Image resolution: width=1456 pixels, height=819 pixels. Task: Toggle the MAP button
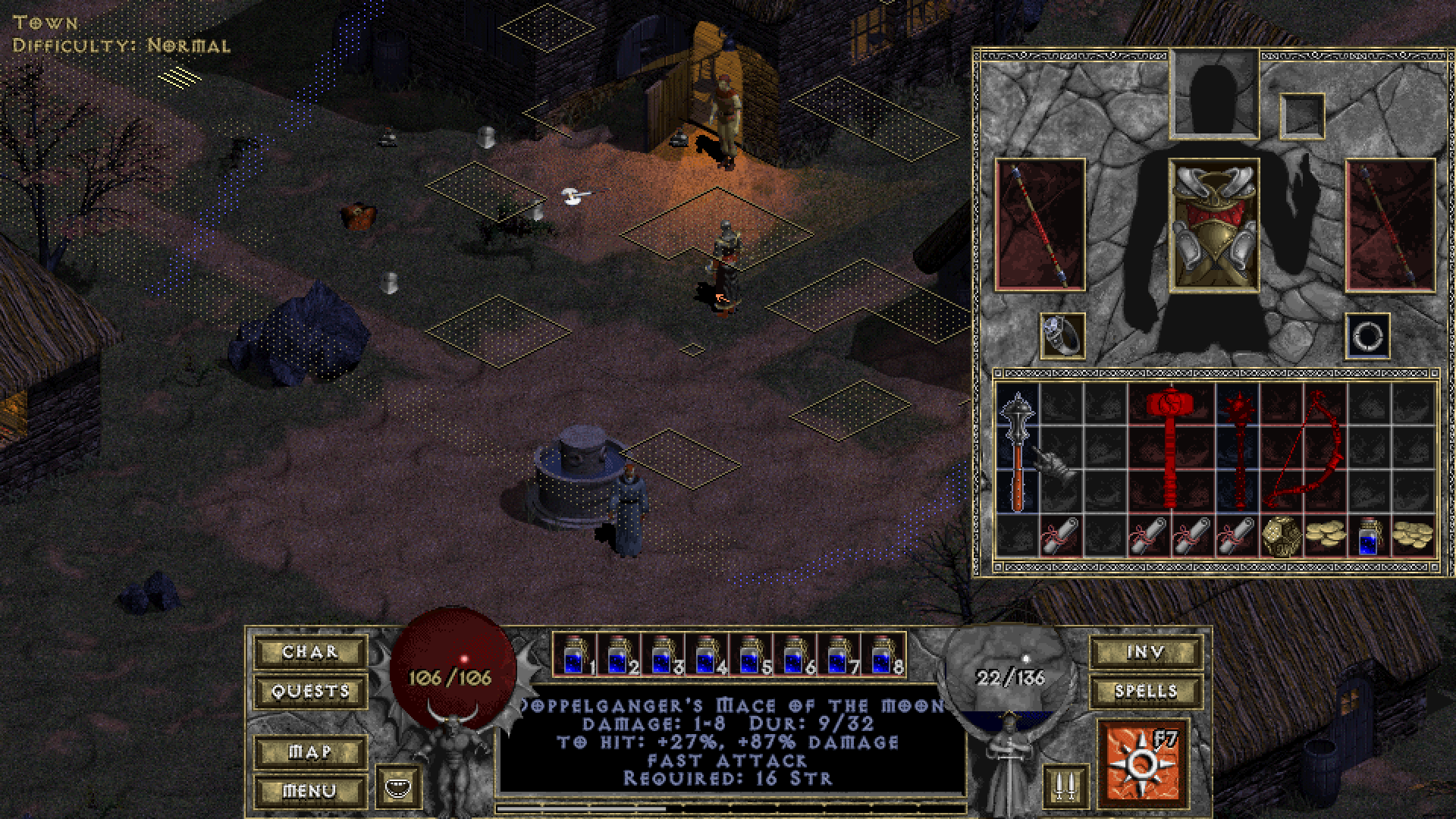coord(309,752)
